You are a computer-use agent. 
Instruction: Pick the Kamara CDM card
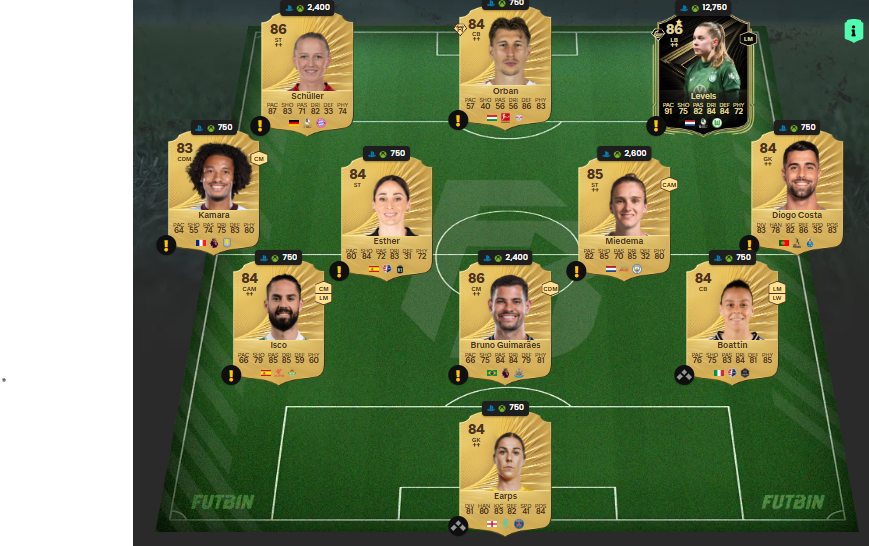(x=213, y=190)
